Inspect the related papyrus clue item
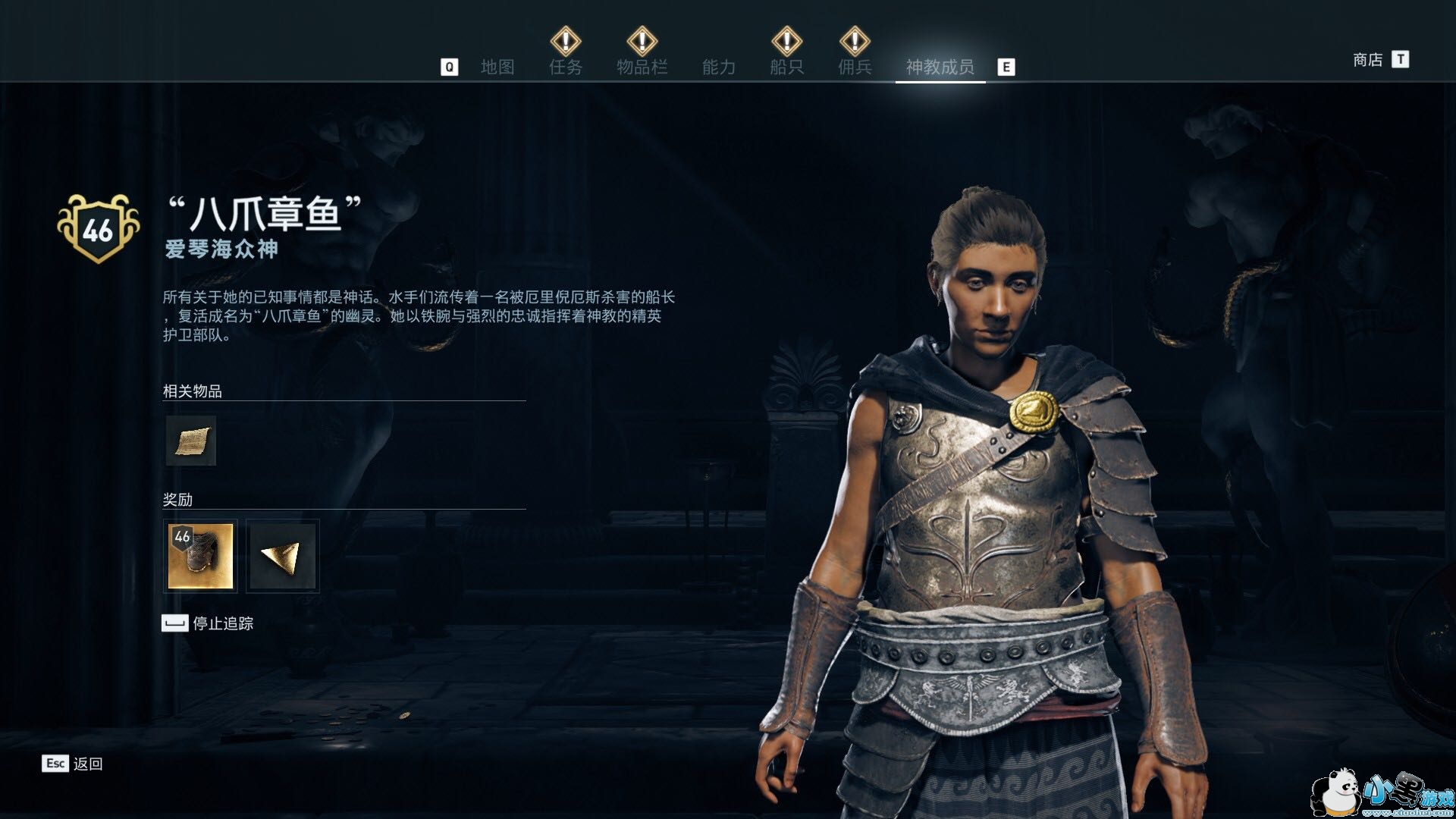The width and height of the screenshot is (1456, 819). tap(191, 441)
